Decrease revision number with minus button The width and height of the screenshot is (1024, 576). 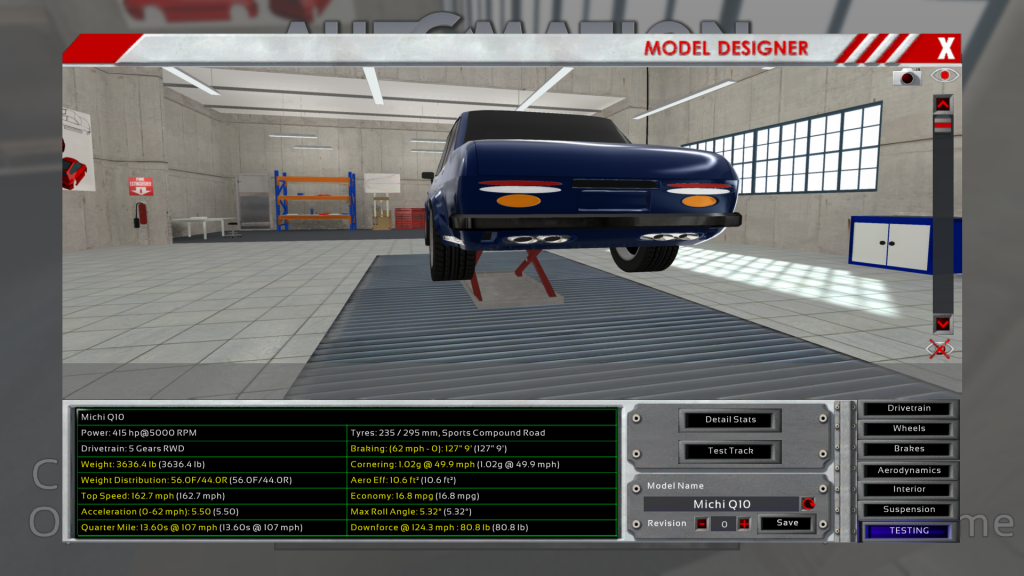[x=702, y=523]
